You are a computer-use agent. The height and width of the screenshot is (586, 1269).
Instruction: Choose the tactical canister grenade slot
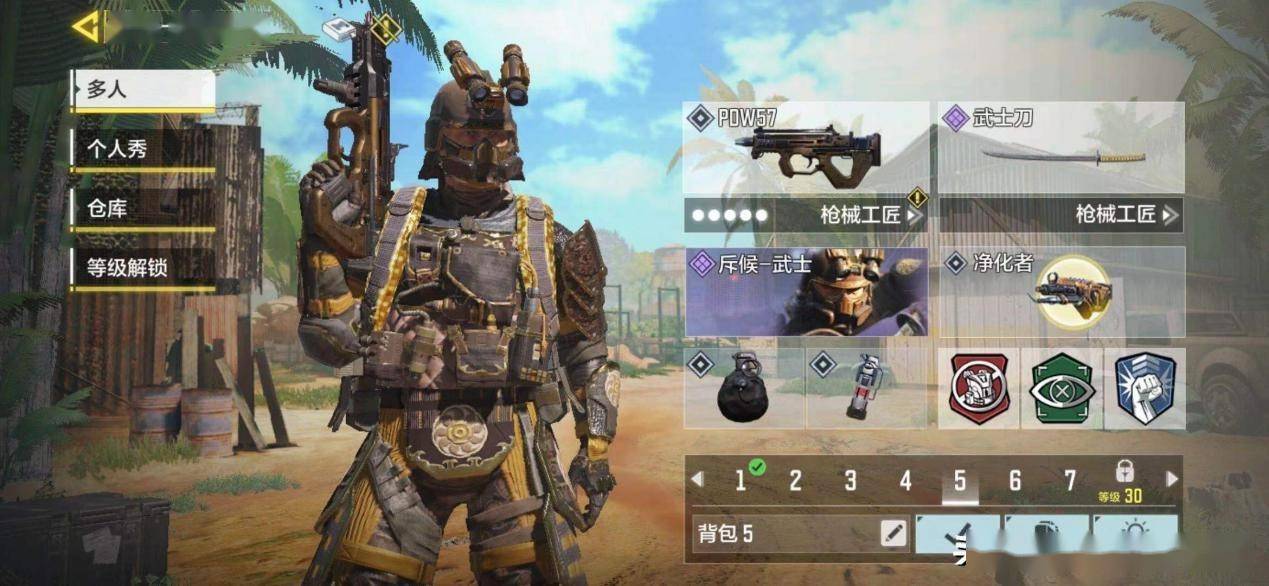pyautogui.click(x=865, y=389)
